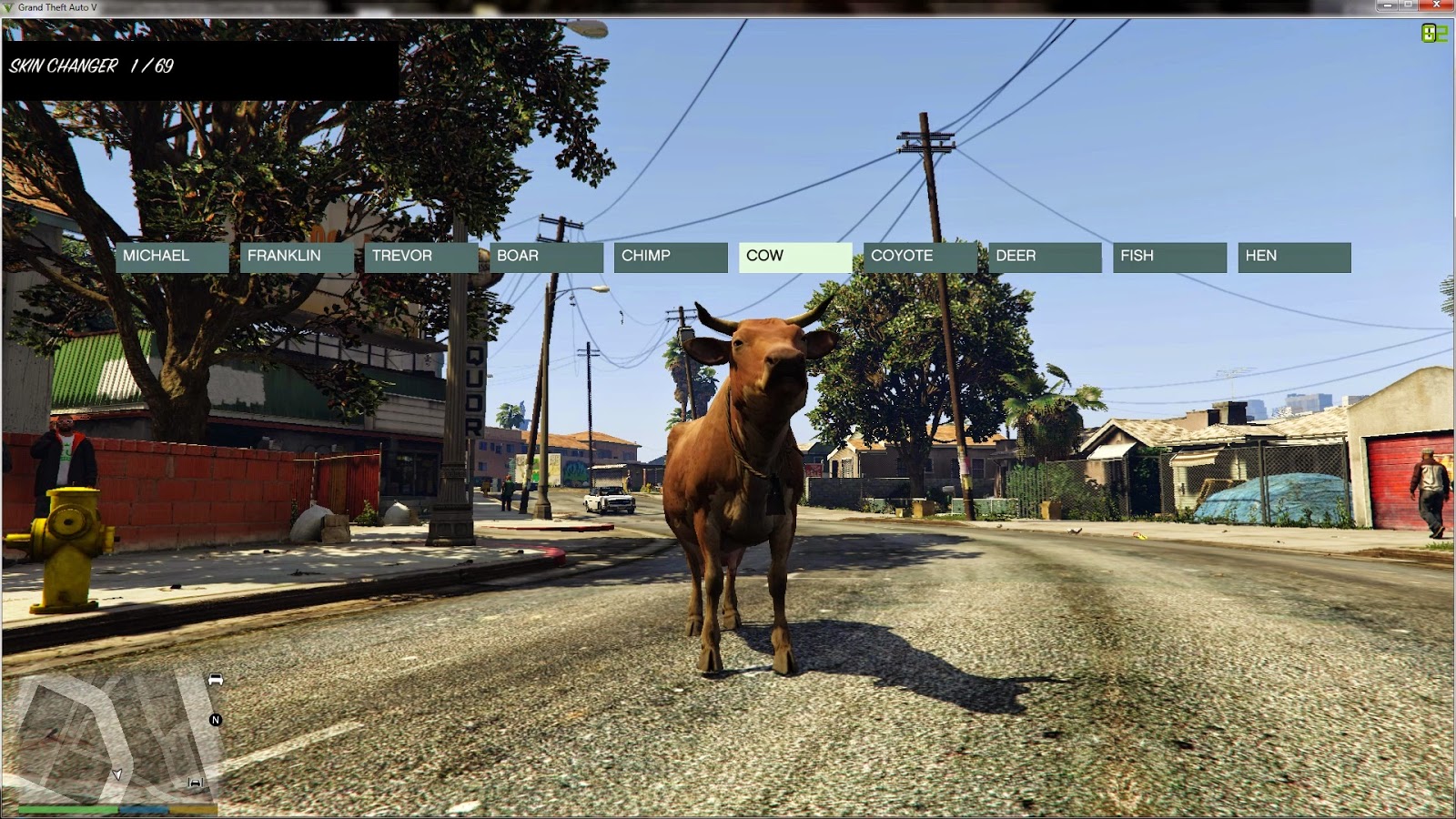Switch to the CHIMP skin tab
This screenshot has height=819, width=1456.
(x=670, y=256)
